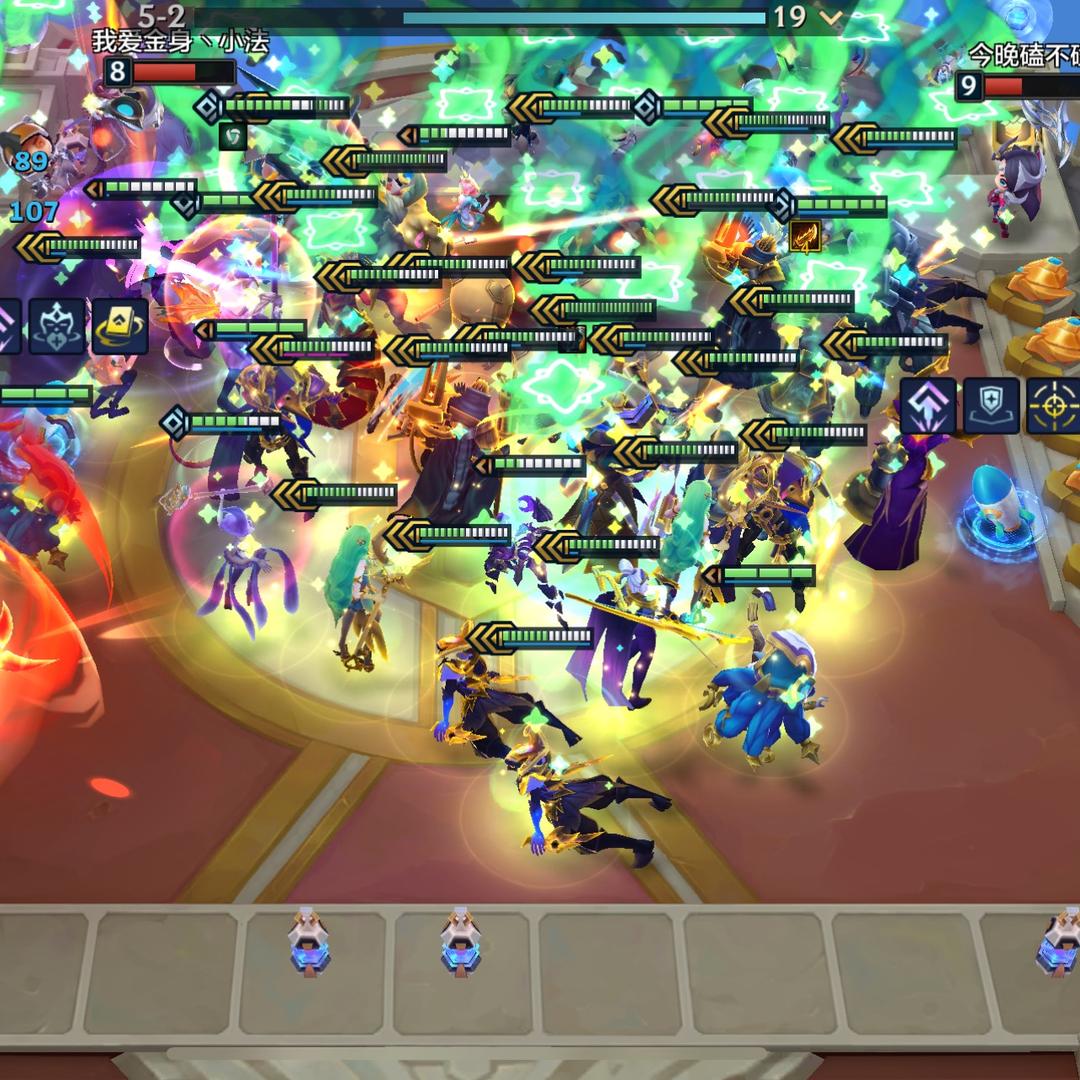View the purple up-arrow augment icon

(x=928, y=405)
